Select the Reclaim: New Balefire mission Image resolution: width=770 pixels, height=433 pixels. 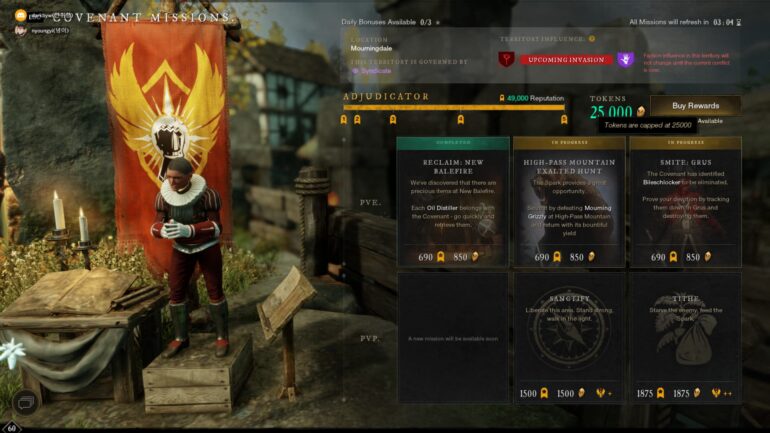453,202
